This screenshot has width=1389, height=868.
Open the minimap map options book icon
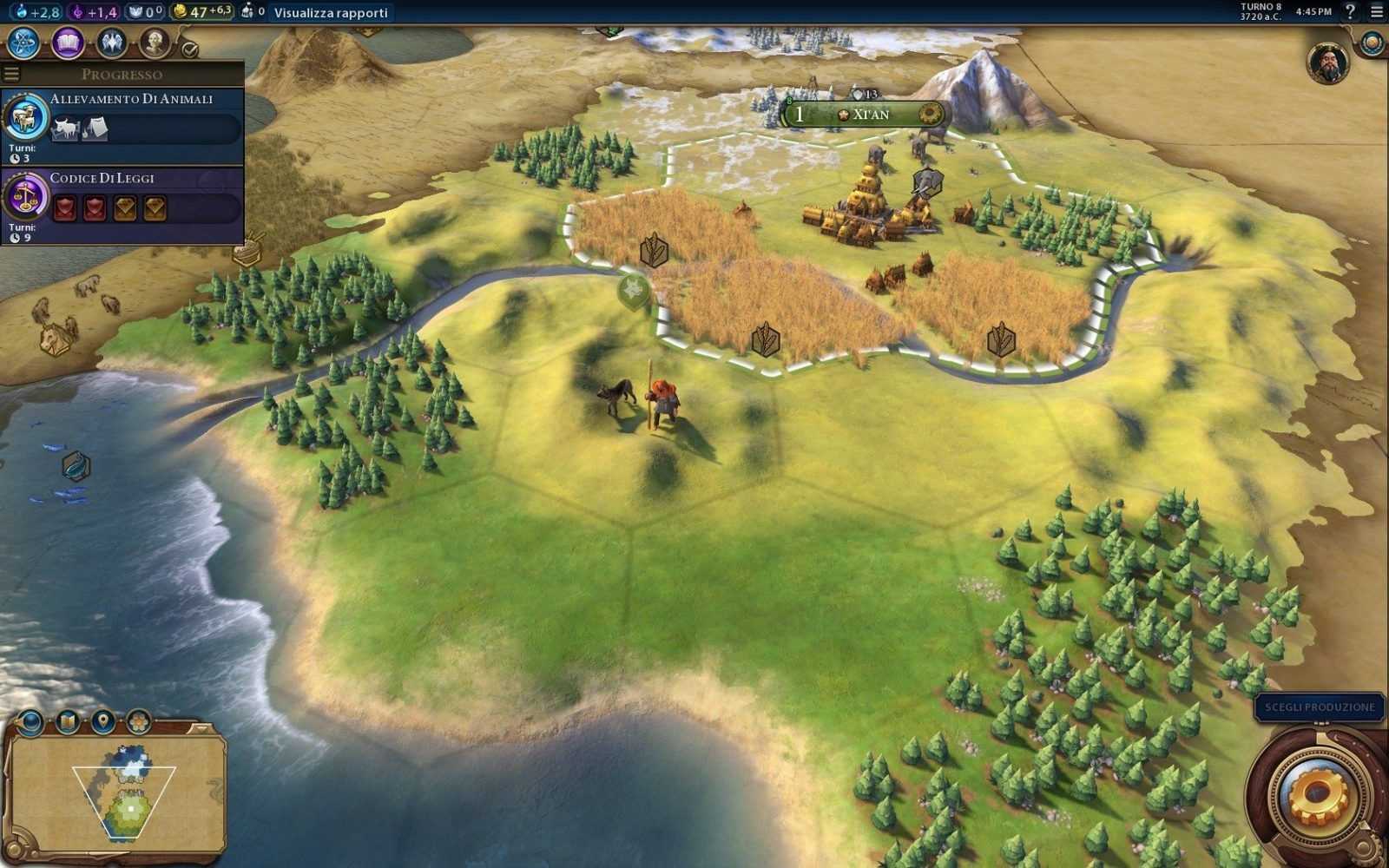point(68,721)
